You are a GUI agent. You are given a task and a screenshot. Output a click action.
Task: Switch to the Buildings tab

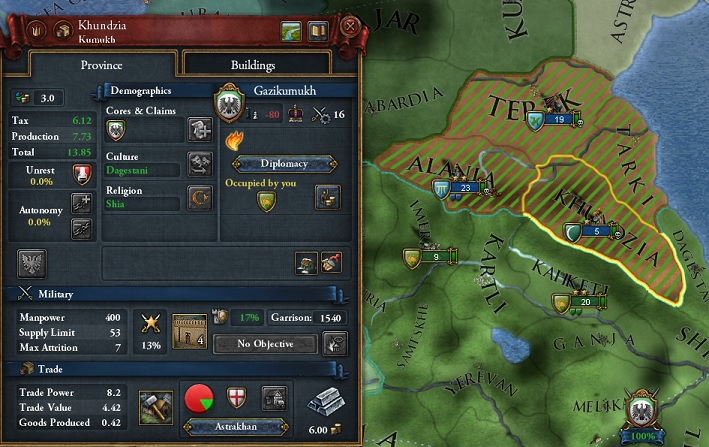[253, 65]
